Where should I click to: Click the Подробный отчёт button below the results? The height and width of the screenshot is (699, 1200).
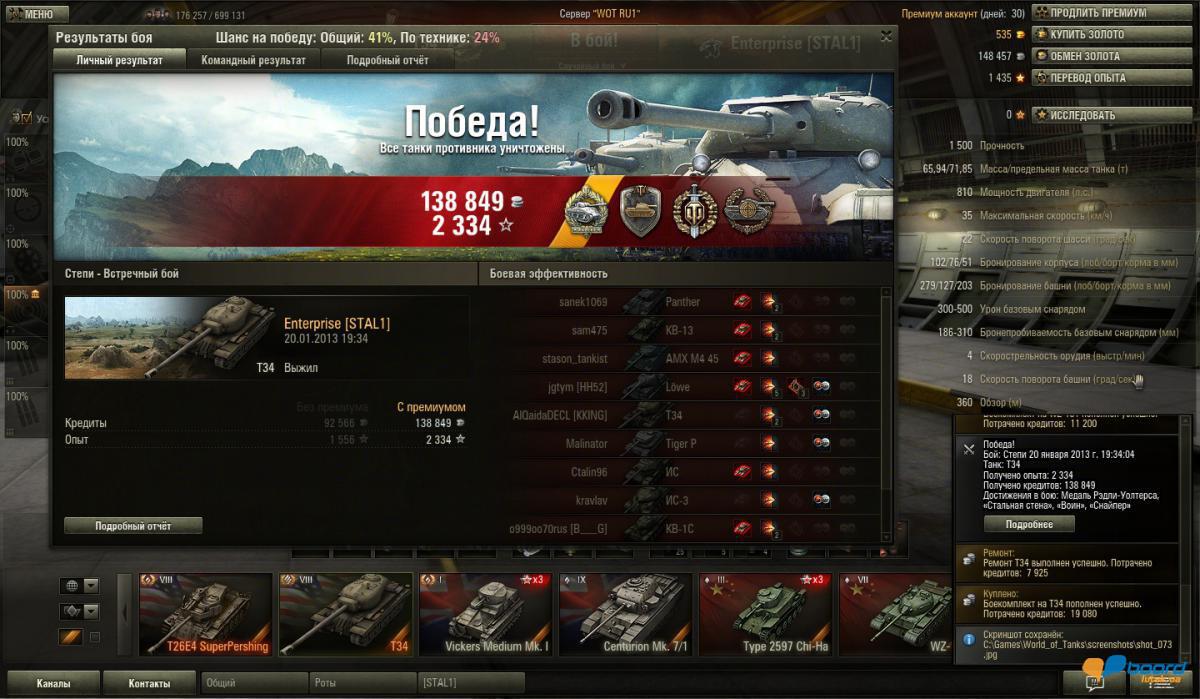tap(133, 525)
